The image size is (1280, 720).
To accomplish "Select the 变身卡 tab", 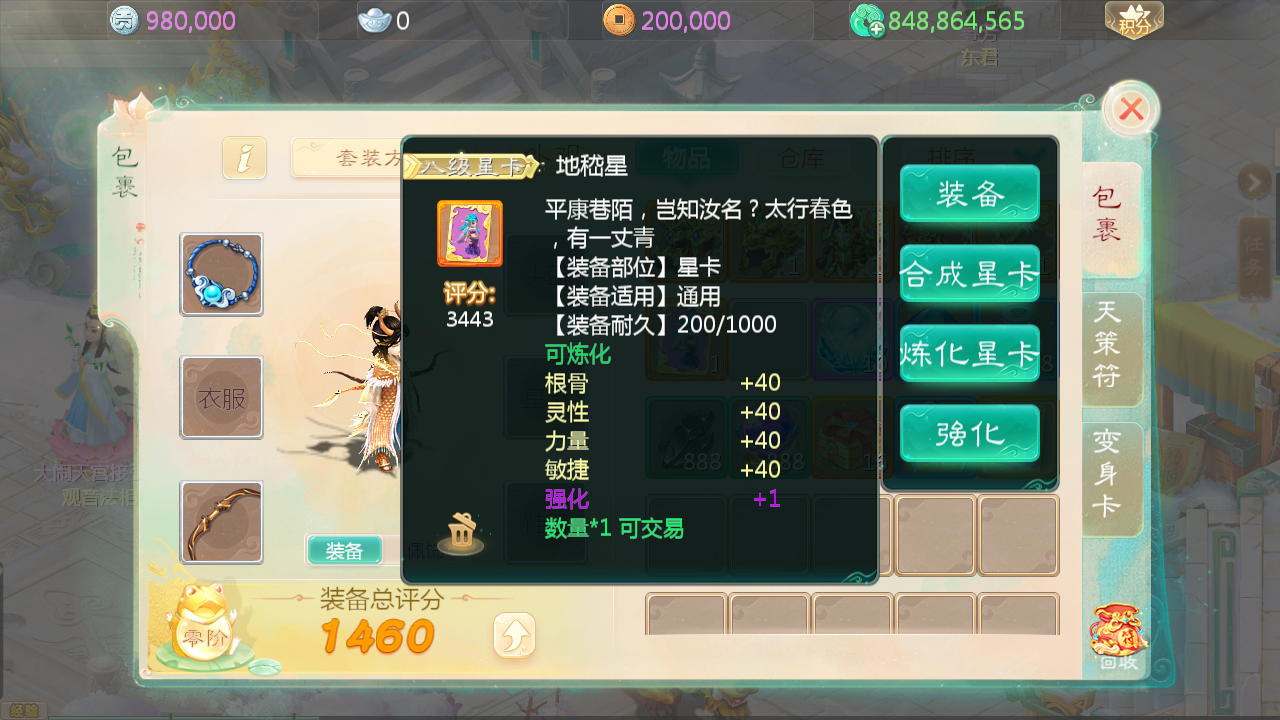I will click(1110, 479).
